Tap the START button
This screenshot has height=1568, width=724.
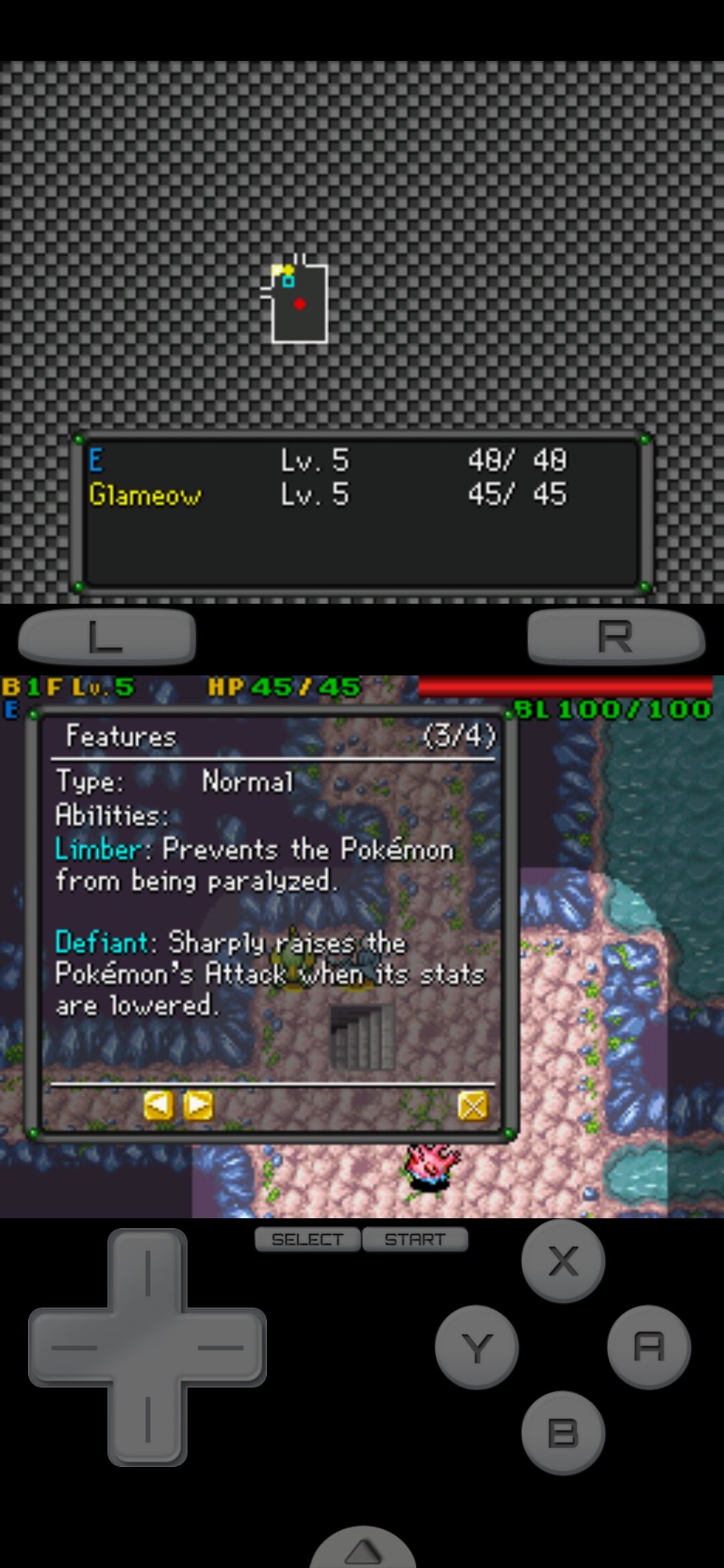pyautogui.click(x=415, y=1240)
